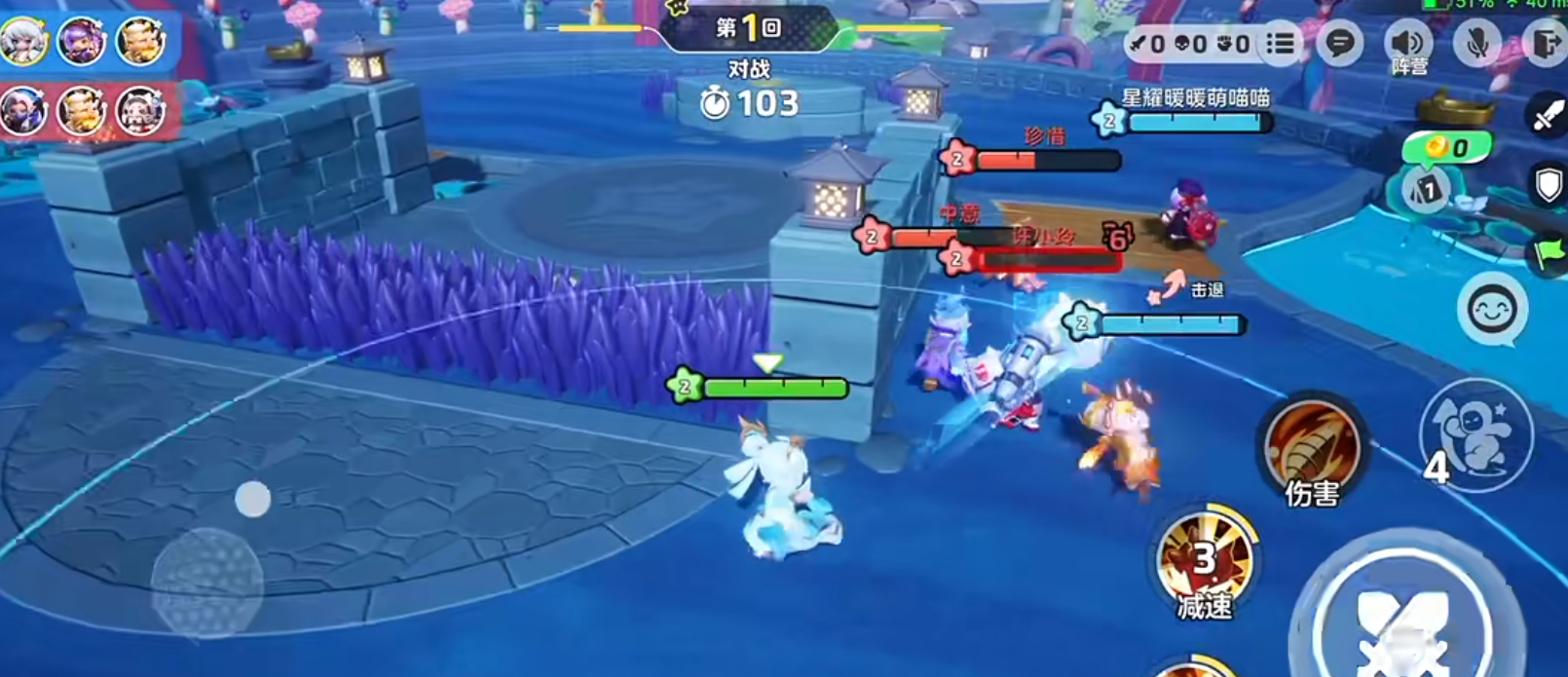Activate the 减速 slow skill
Image resolution: width=1568 pixels, height=677 pixels.
(1206, 563)
